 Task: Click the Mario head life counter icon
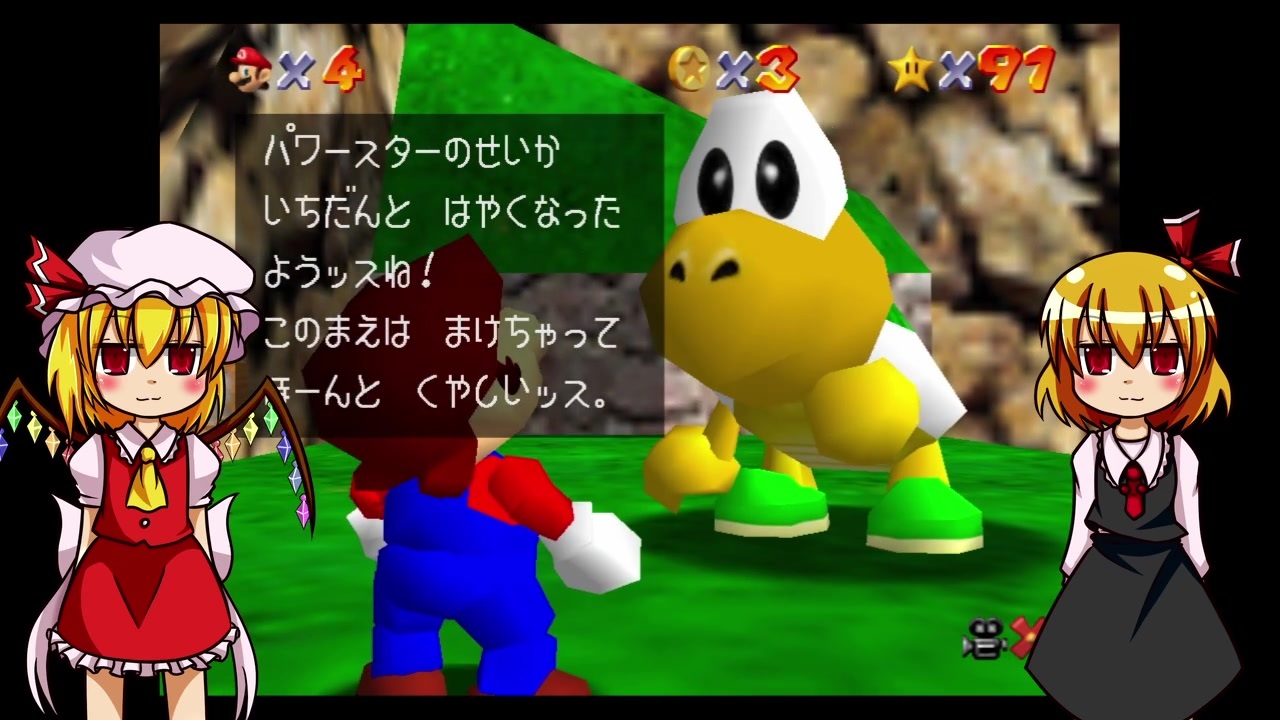tap(246, 68)
